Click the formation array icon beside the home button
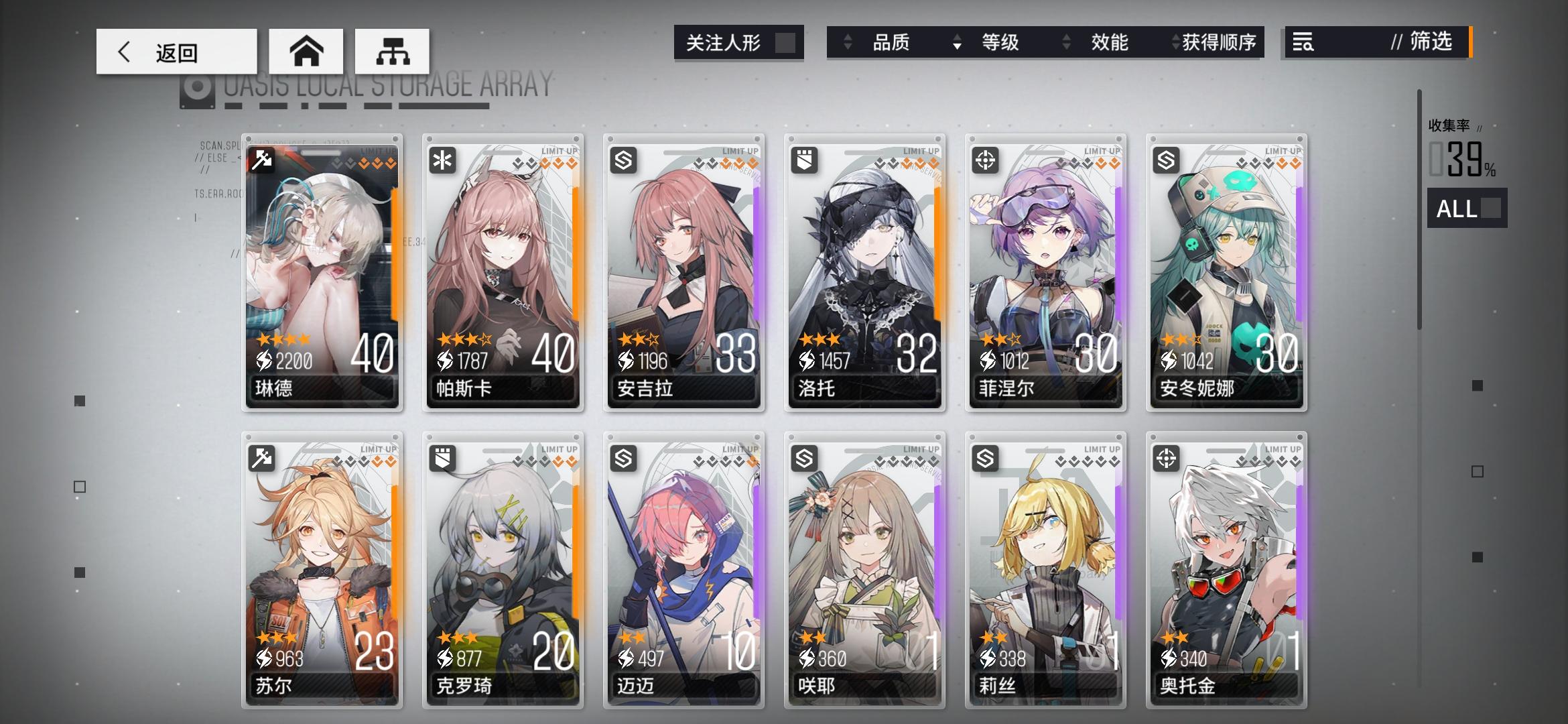 coord(392,51)
